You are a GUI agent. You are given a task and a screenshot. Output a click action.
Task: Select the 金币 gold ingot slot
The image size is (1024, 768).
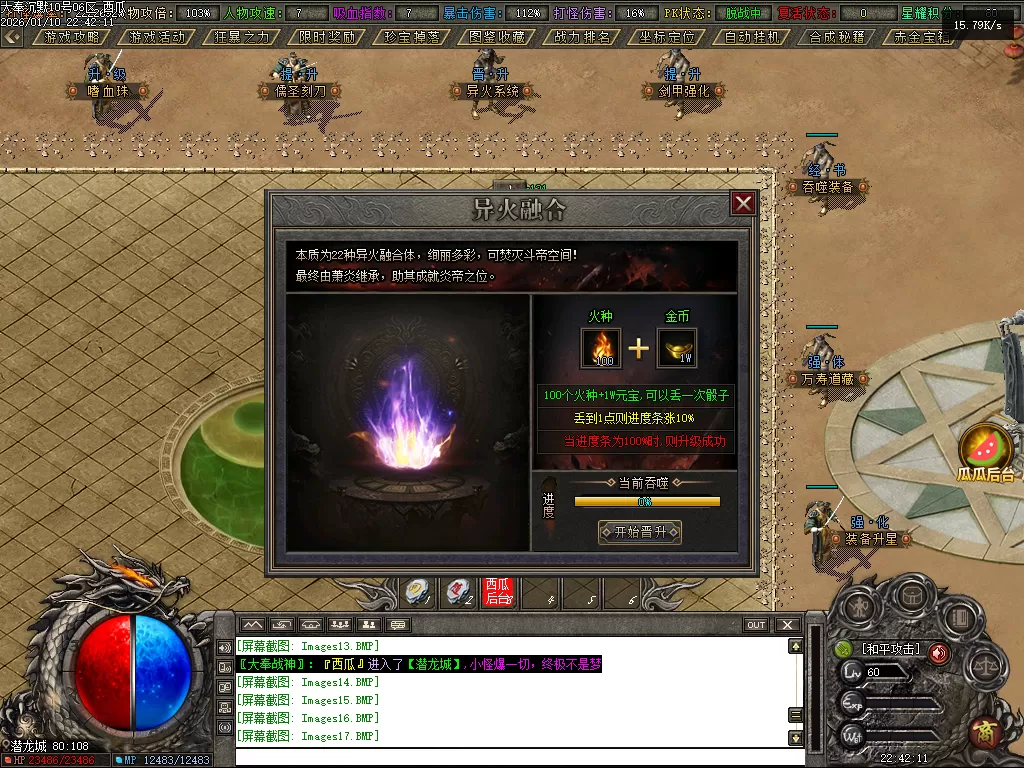click(x=677, y=348)
